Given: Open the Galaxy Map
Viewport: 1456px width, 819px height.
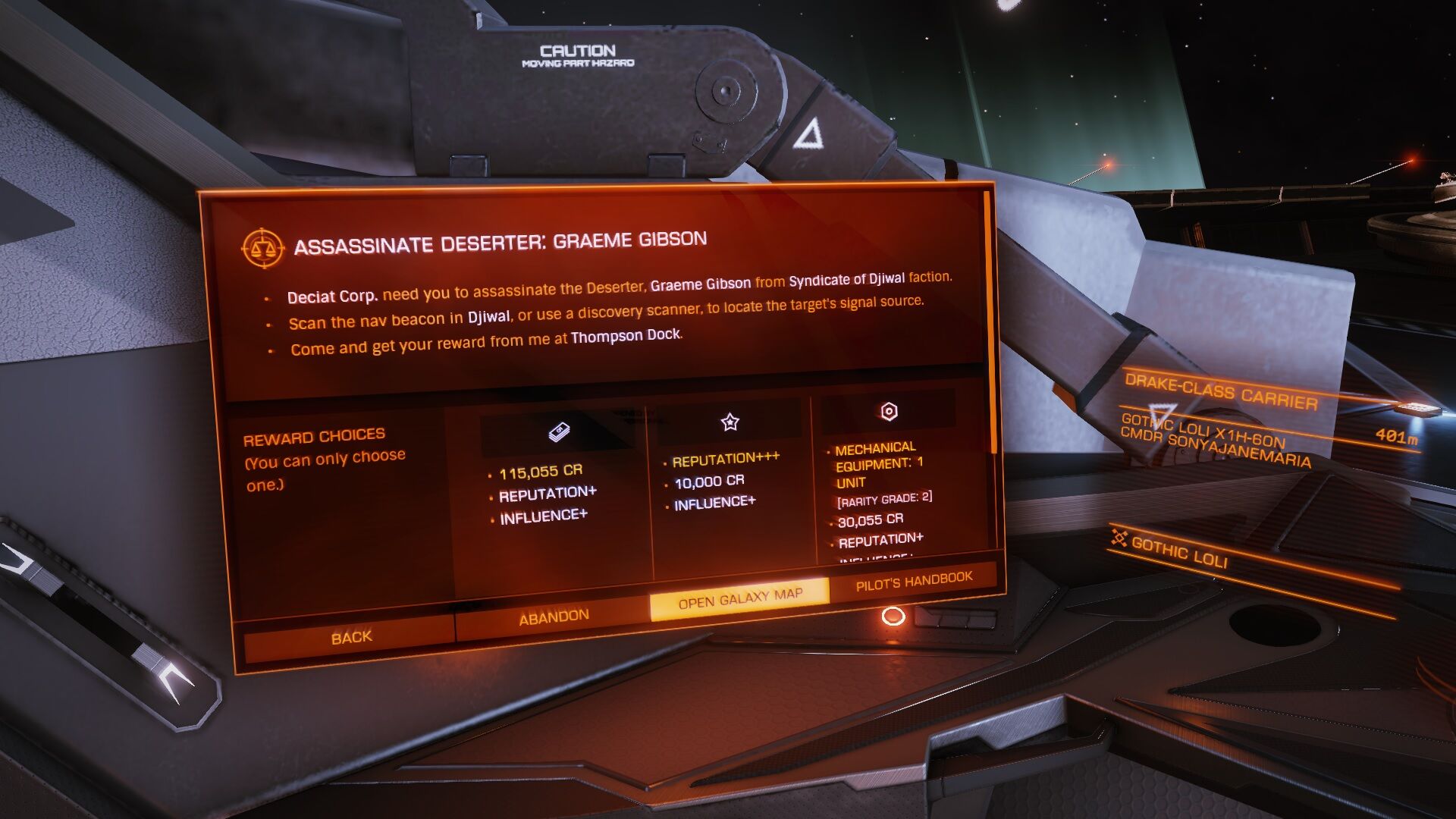Looking at the screenshot, I should [x=739, y=599].
